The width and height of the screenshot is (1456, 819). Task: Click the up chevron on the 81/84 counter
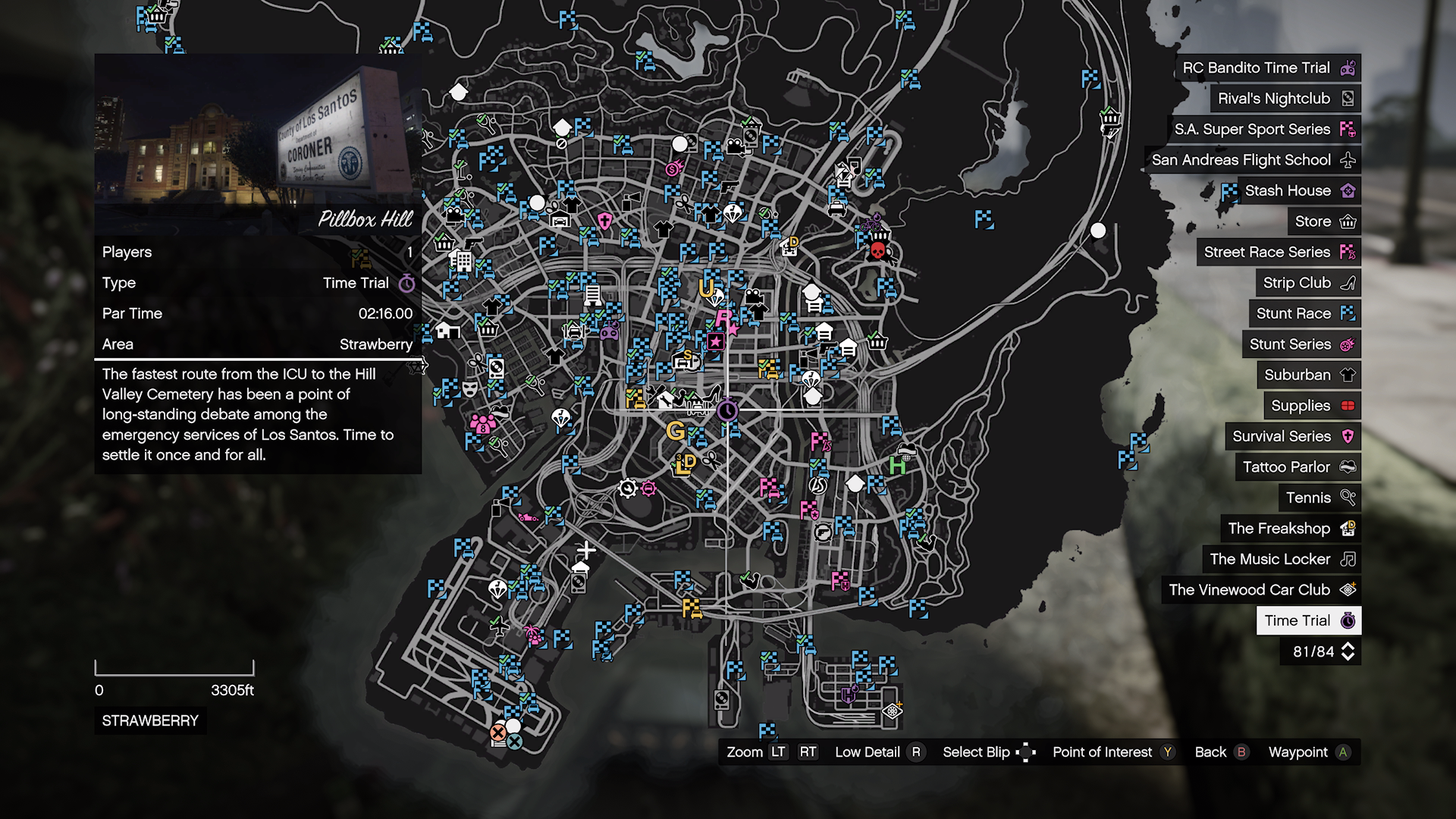[1348, 646]
